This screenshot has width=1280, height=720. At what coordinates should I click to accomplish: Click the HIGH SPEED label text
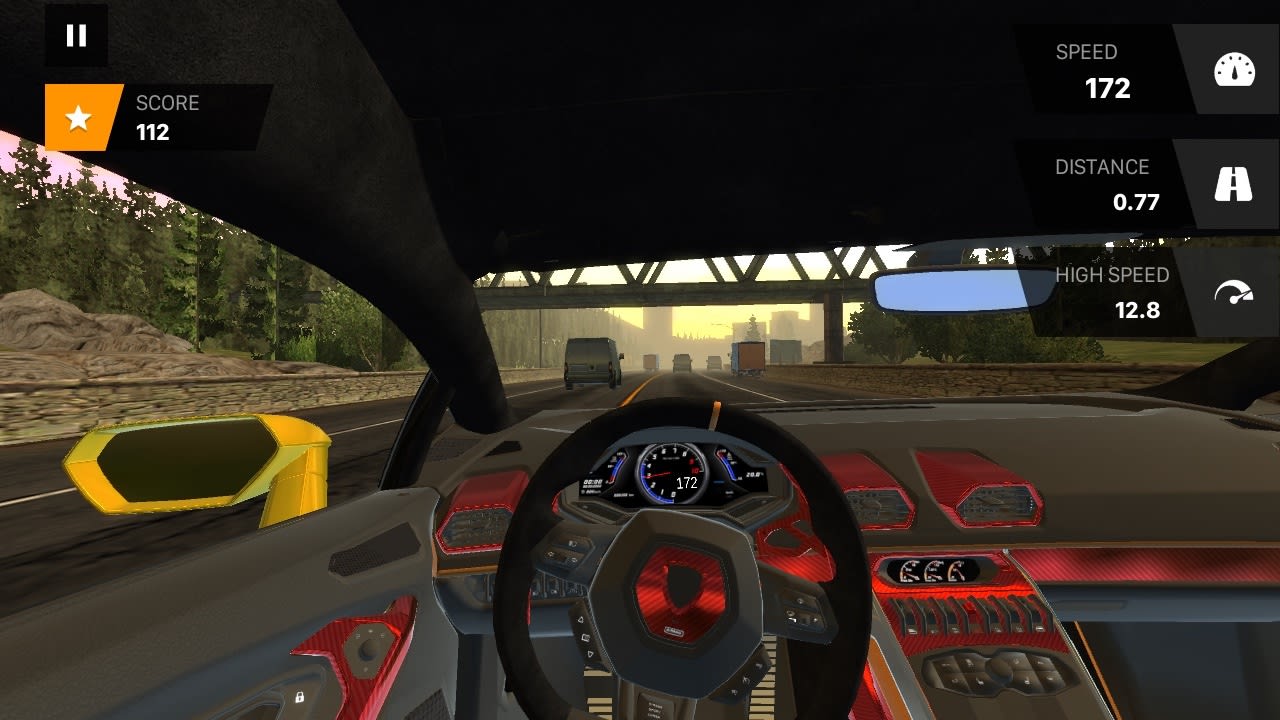click(x=1115, y=277)
